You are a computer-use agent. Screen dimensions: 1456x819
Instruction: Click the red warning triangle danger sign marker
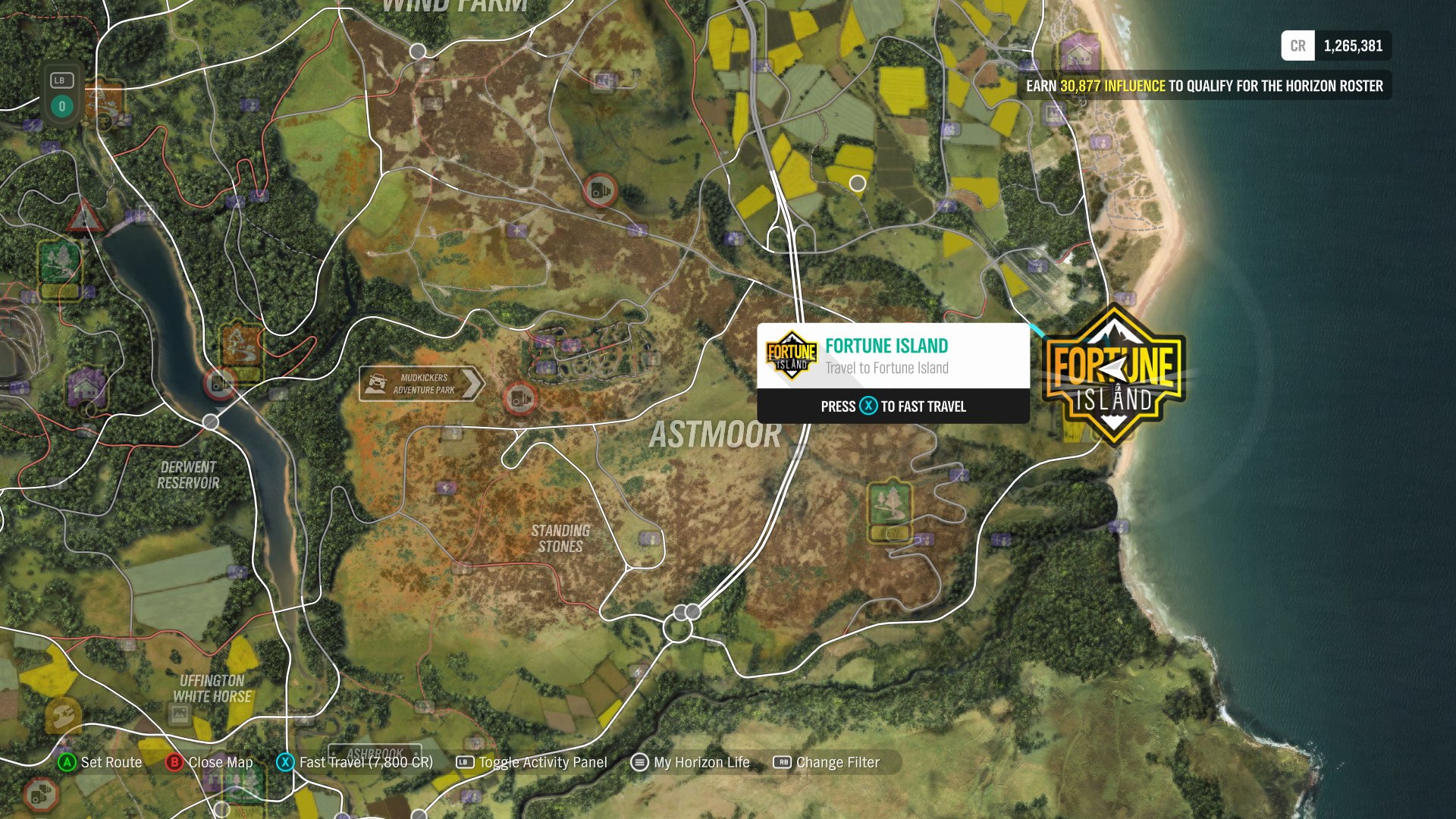(x=84, y=217)
